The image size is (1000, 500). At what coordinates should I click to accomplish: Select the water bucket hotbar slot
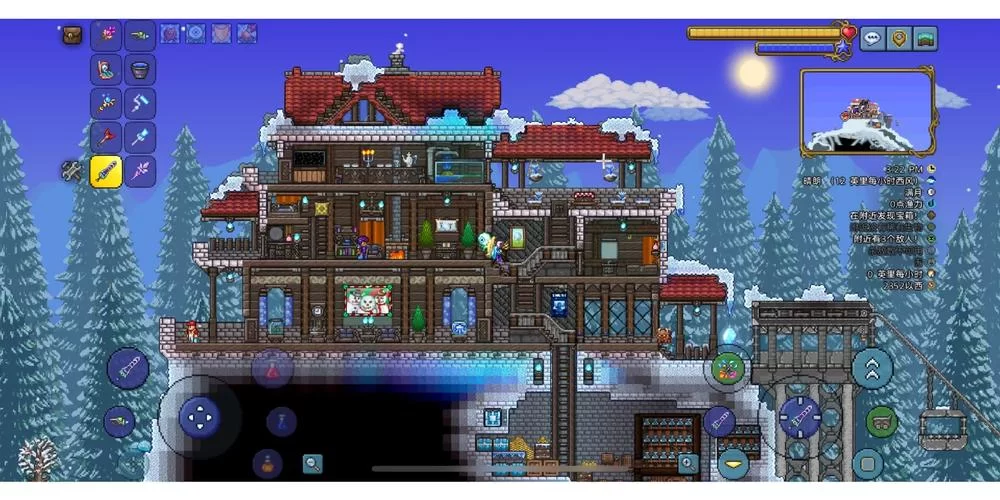click(140, 69)
